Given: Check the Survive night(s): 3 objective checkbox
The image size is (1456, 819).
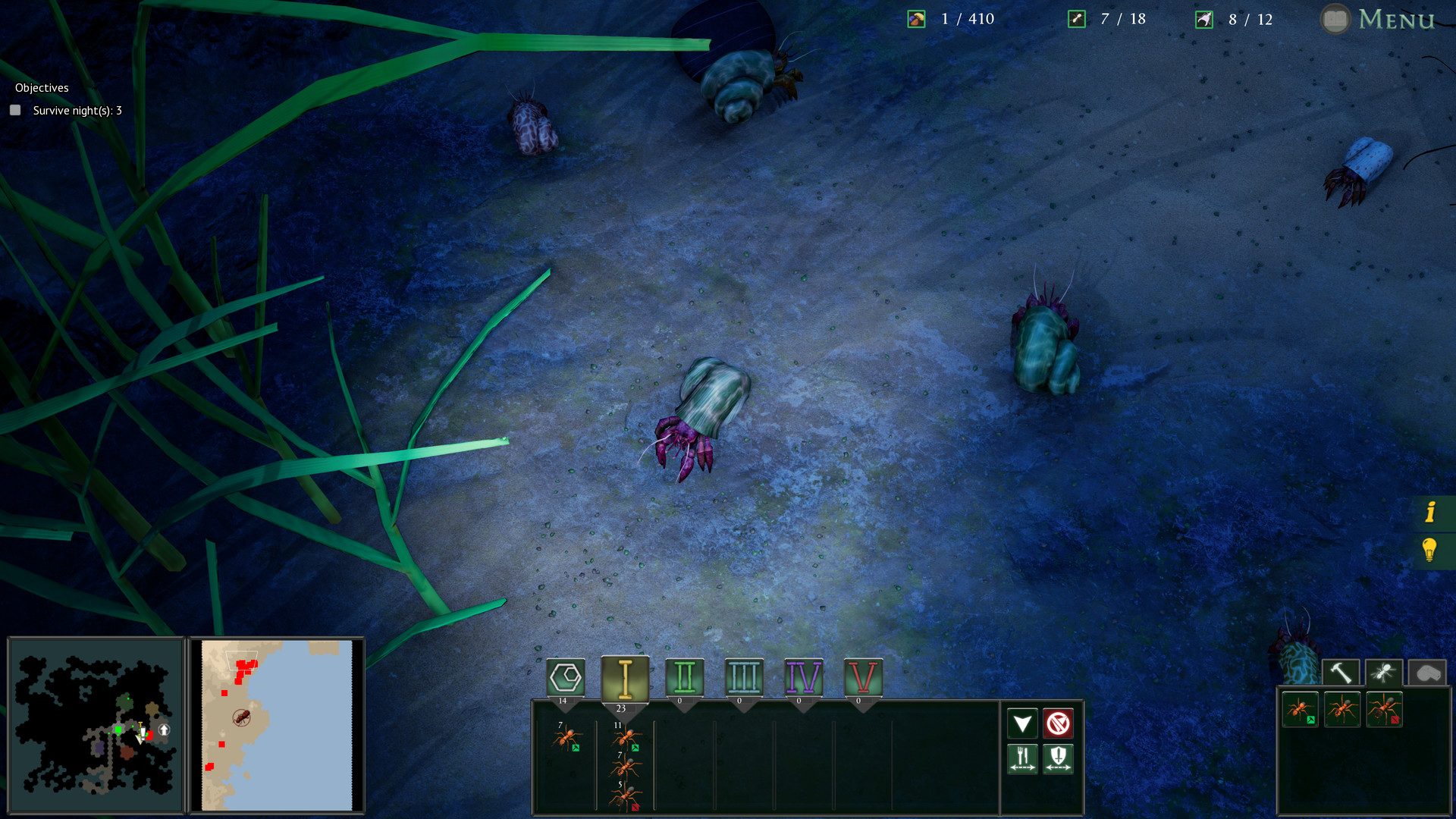Looking at the screenshot, I should pyautogui.click(x=14, y=110).
